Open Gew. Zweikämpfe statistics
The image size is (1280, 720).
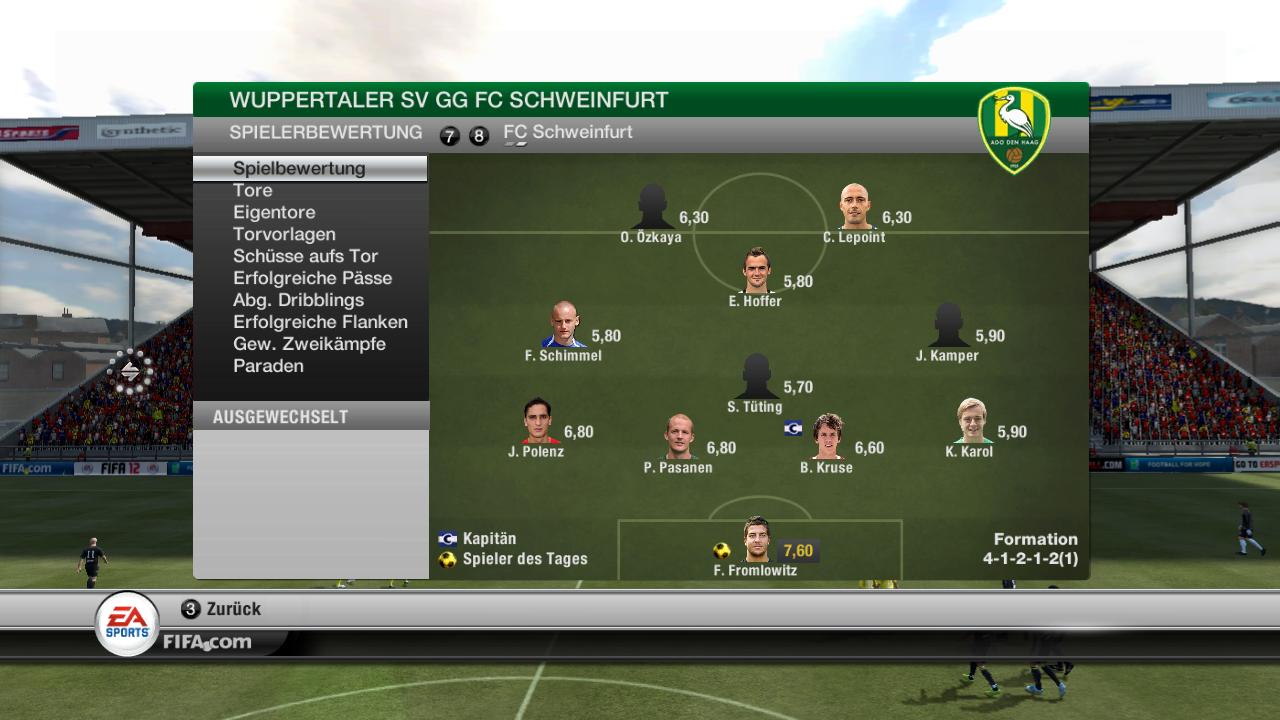point(309,344)
